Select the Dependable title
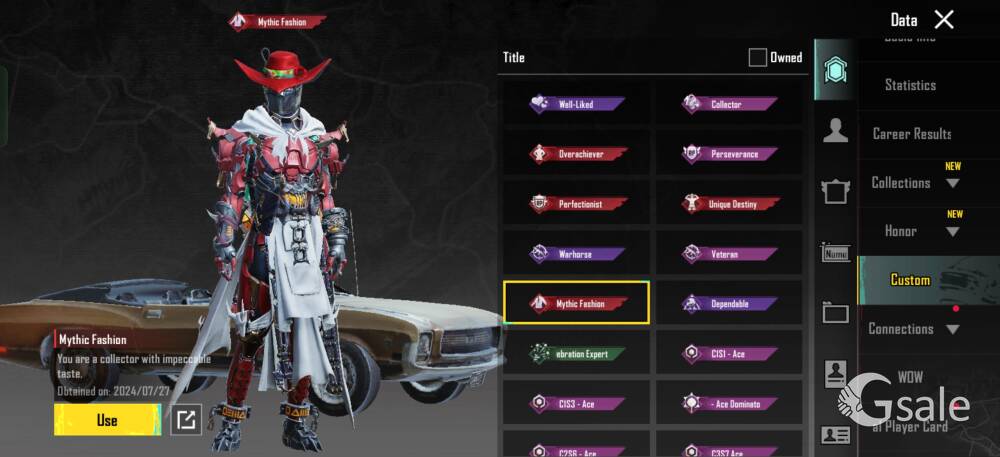 tap(729, 303)
